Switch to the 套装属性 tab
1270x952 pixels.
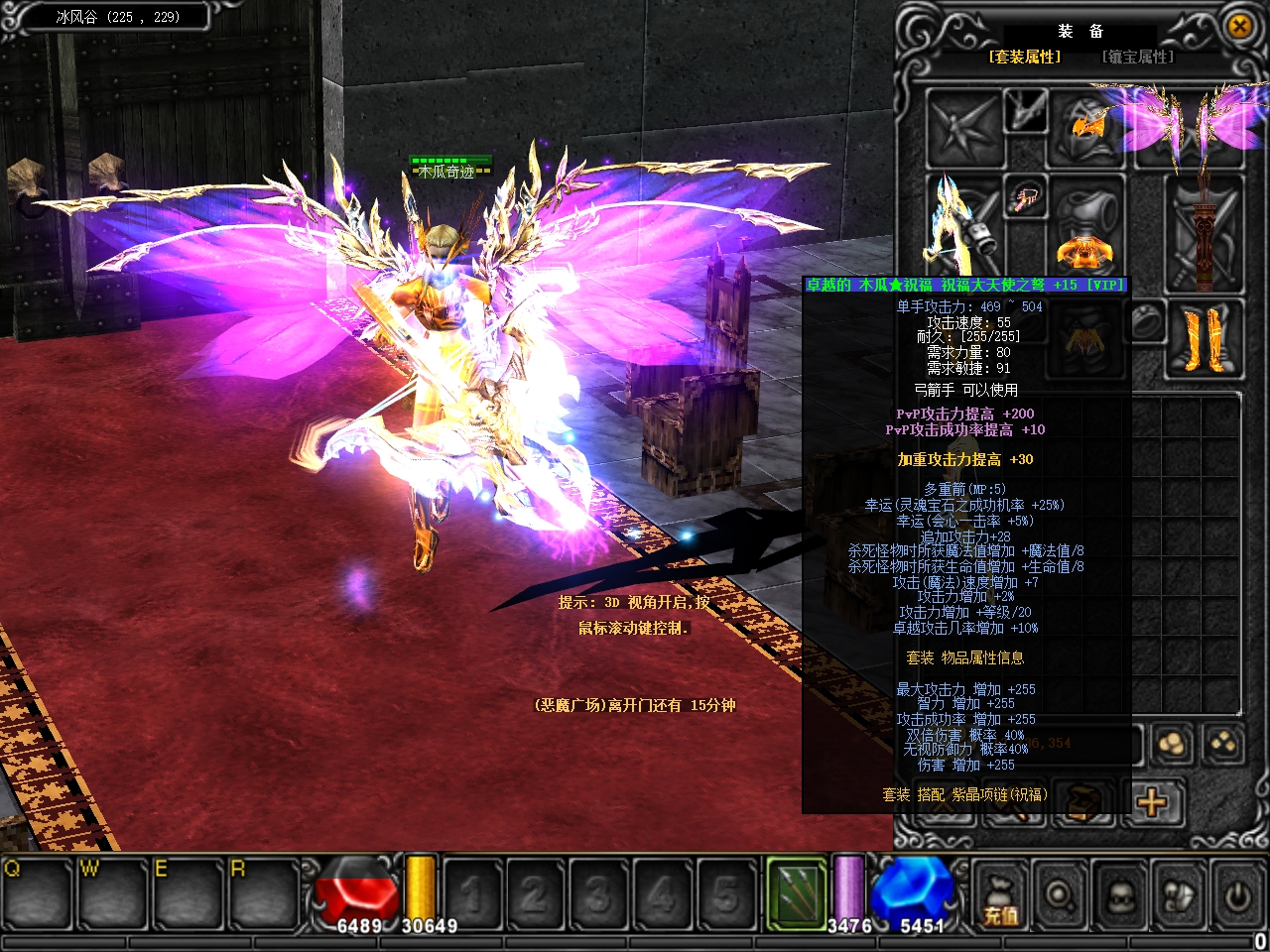(1024, 58)
